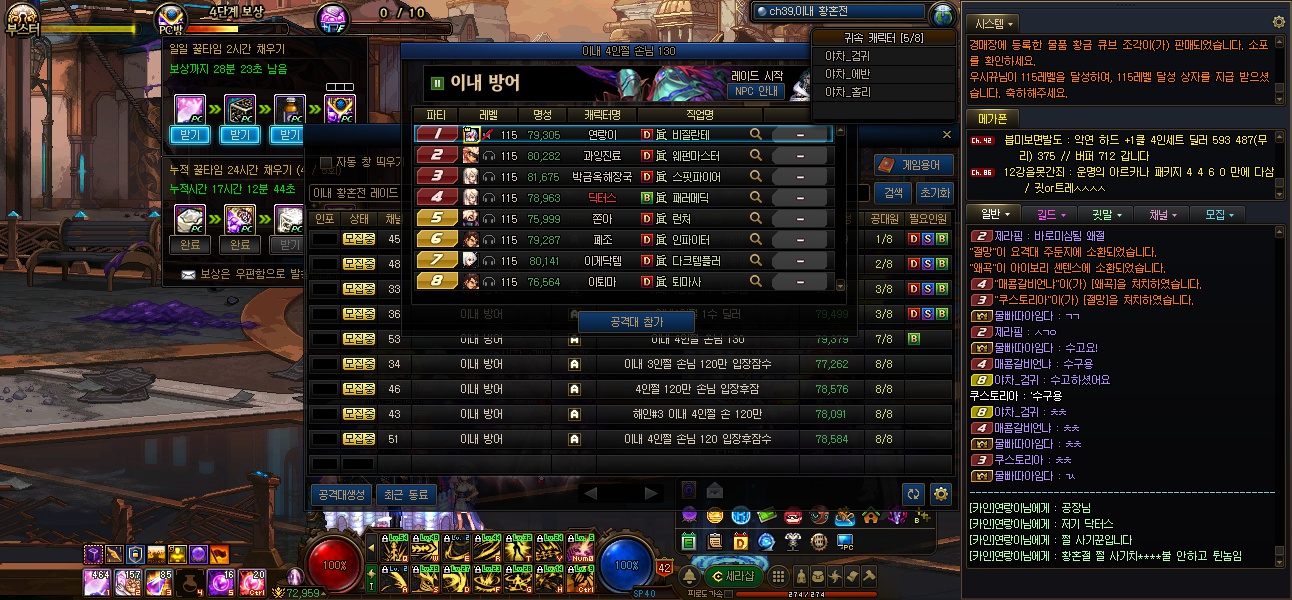This screenshot has width=1292, height=600.
Task: Join the raid with 공격대 참가 button
Action: click(x=636, y=322)
